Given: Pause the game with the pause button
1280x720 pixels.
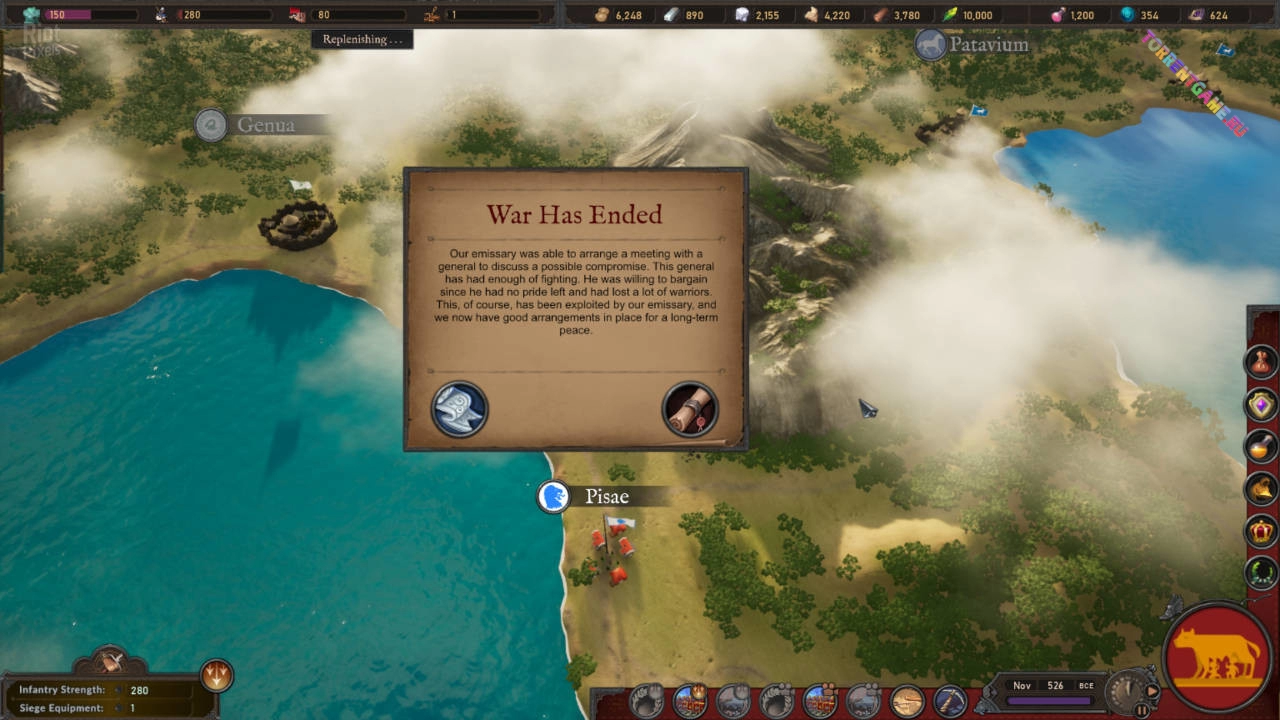Looking at the screenshot, I should pos(1141,710).
